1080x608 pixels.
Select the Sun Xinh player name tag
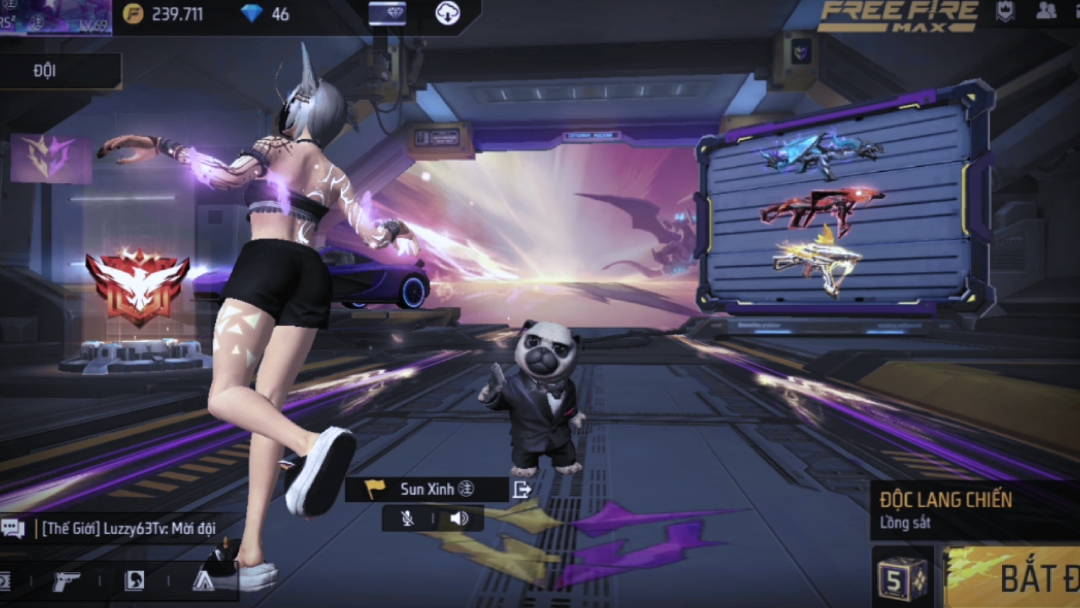click(427, 489)
